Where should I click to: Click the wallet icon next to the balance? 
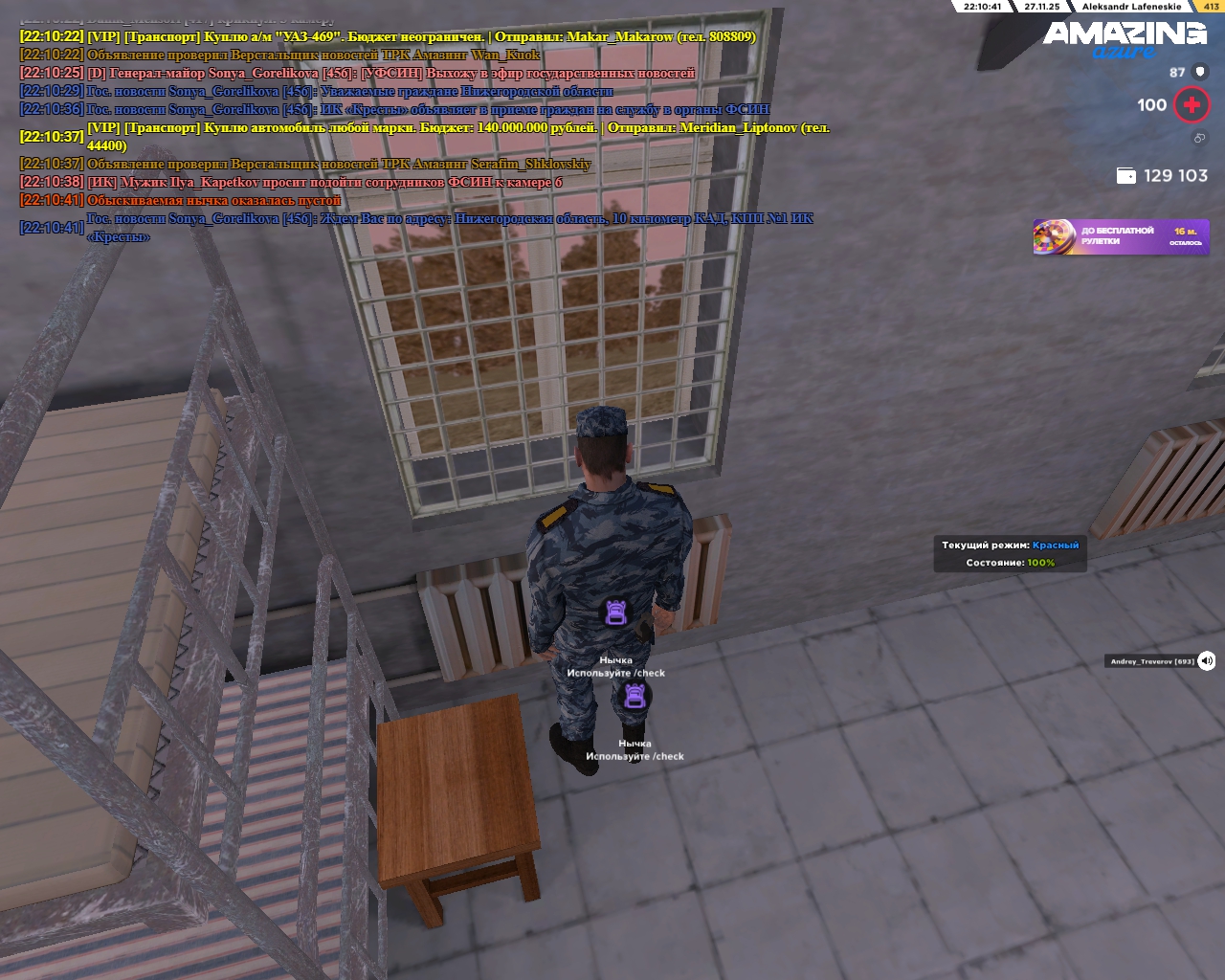1126,176
